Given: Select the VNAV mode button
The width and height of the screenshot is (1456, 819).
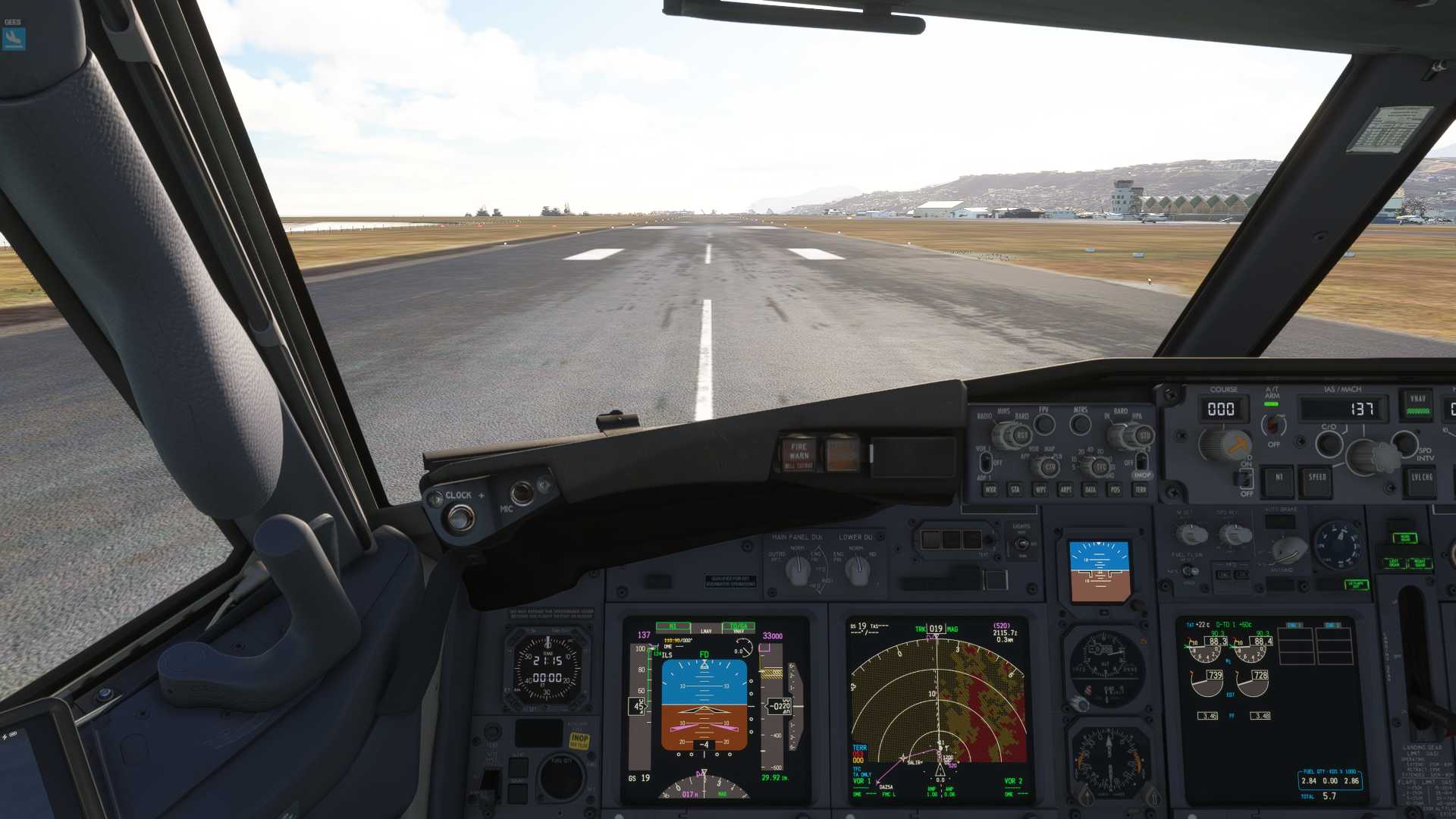Looking at the screenshot, I should pos(1418,405).
